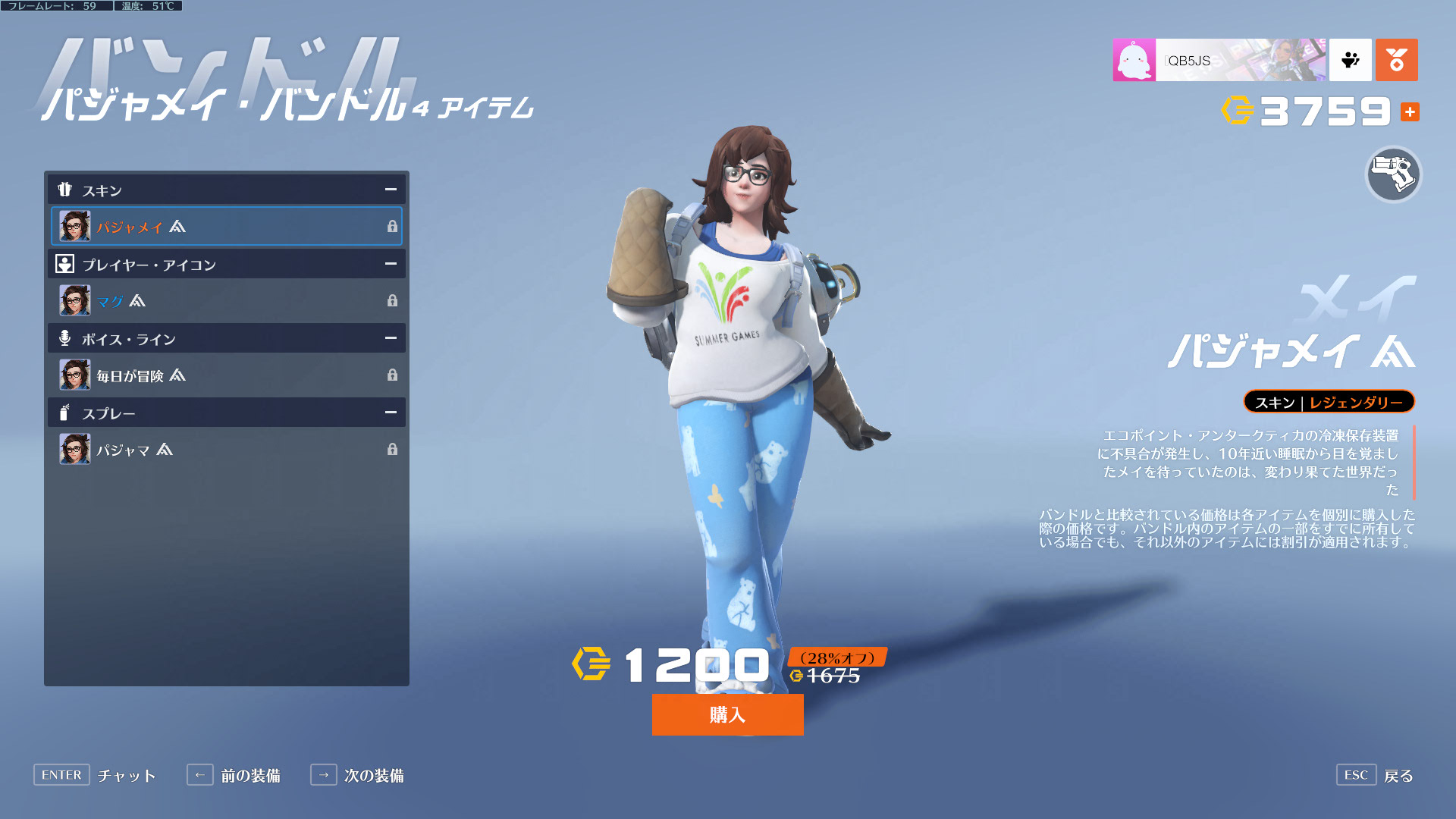Choose the 毎日が冒険 voice line row
Viewport: 1456px width, 819px height.
coord(226,375)
